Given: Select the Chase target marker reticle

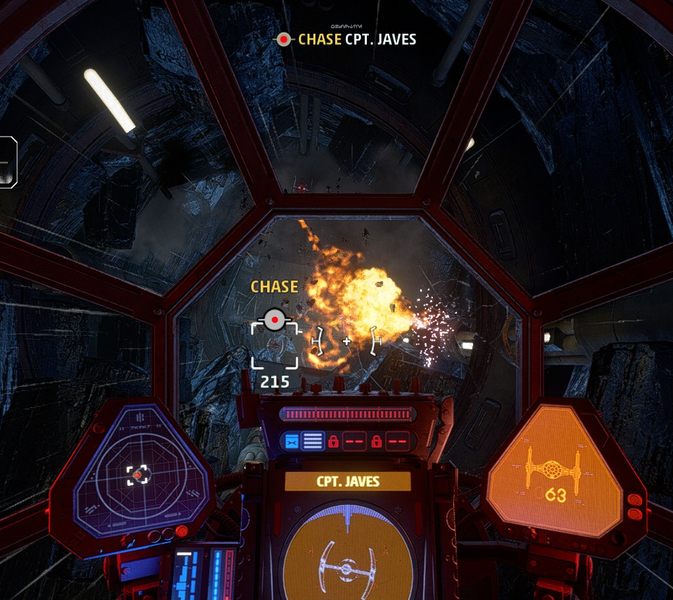Looking at the screenshot, I should coord(273,321).
